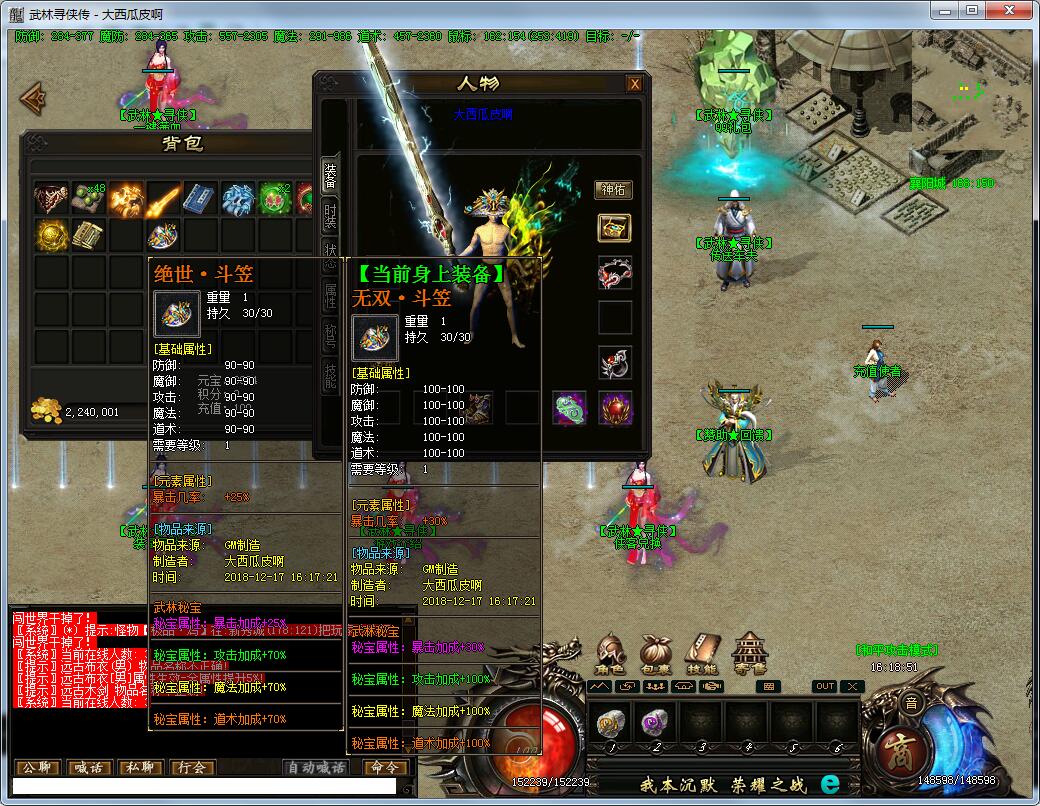Switch chat to the 行会 guild channel
The height and width of the screenshot is (806, 1040).
pos(193,768)
